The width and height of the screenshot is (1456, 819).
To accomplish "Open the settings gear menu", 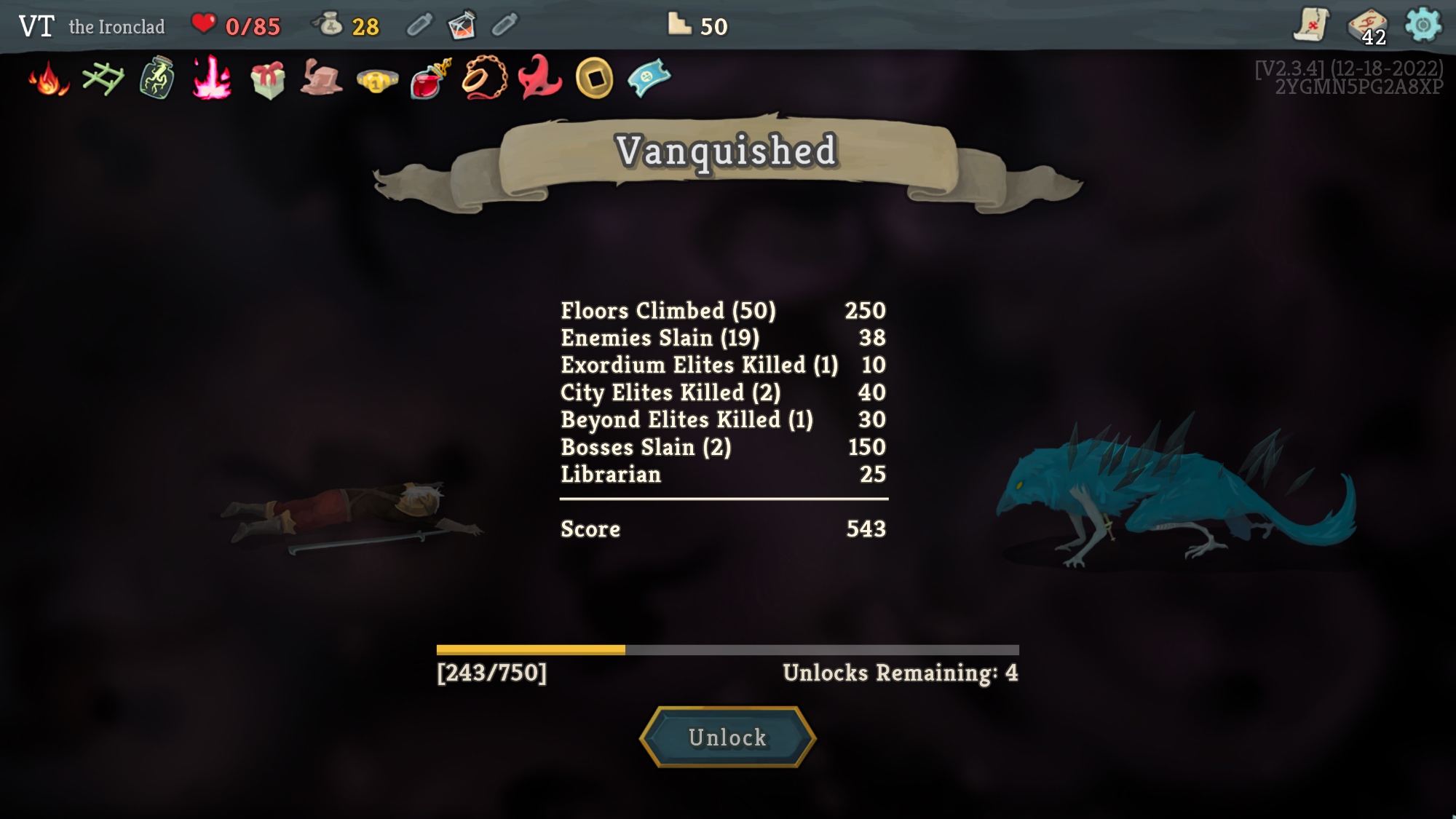I will [x=1423, y=25].
